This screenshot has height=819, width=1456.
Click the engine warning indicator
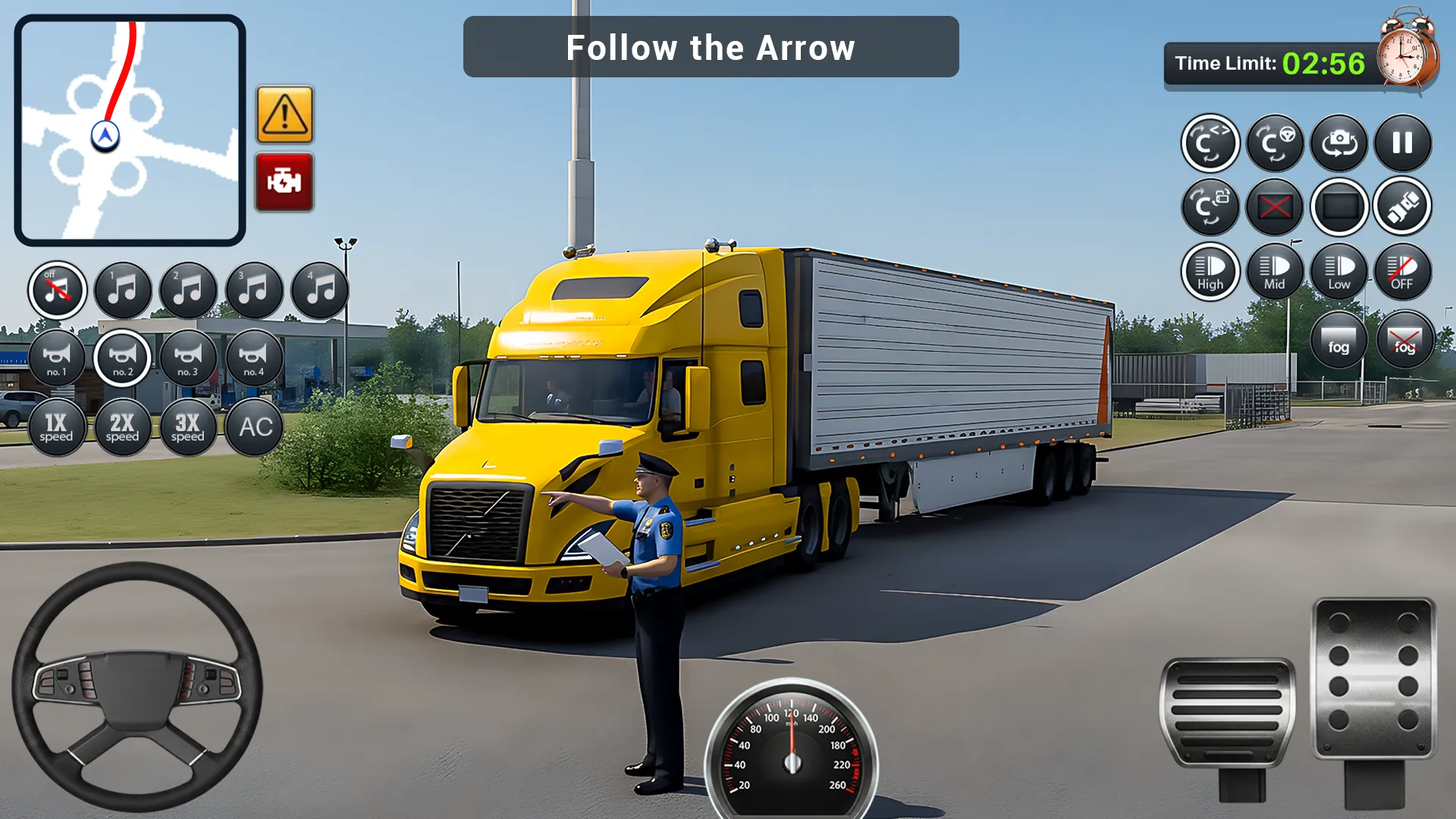point(284,180)
